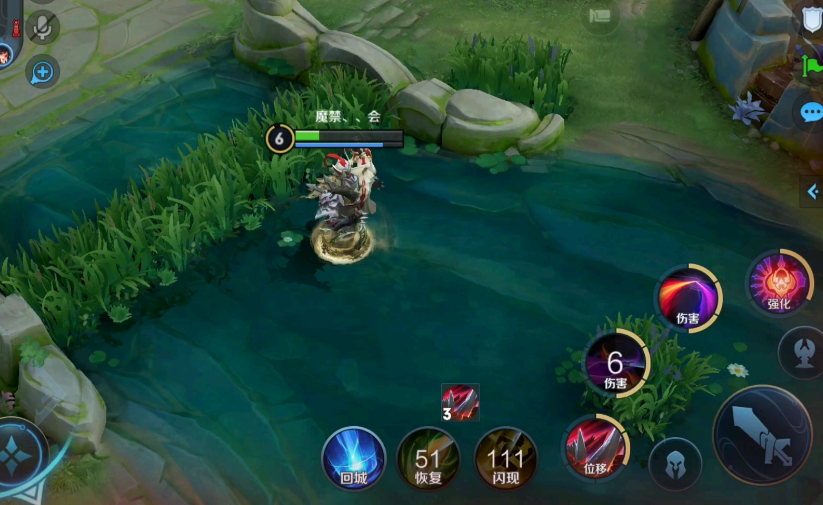Cast the red-streak 伤害 skill
823x505 pixels.
(x=688, y=298)
